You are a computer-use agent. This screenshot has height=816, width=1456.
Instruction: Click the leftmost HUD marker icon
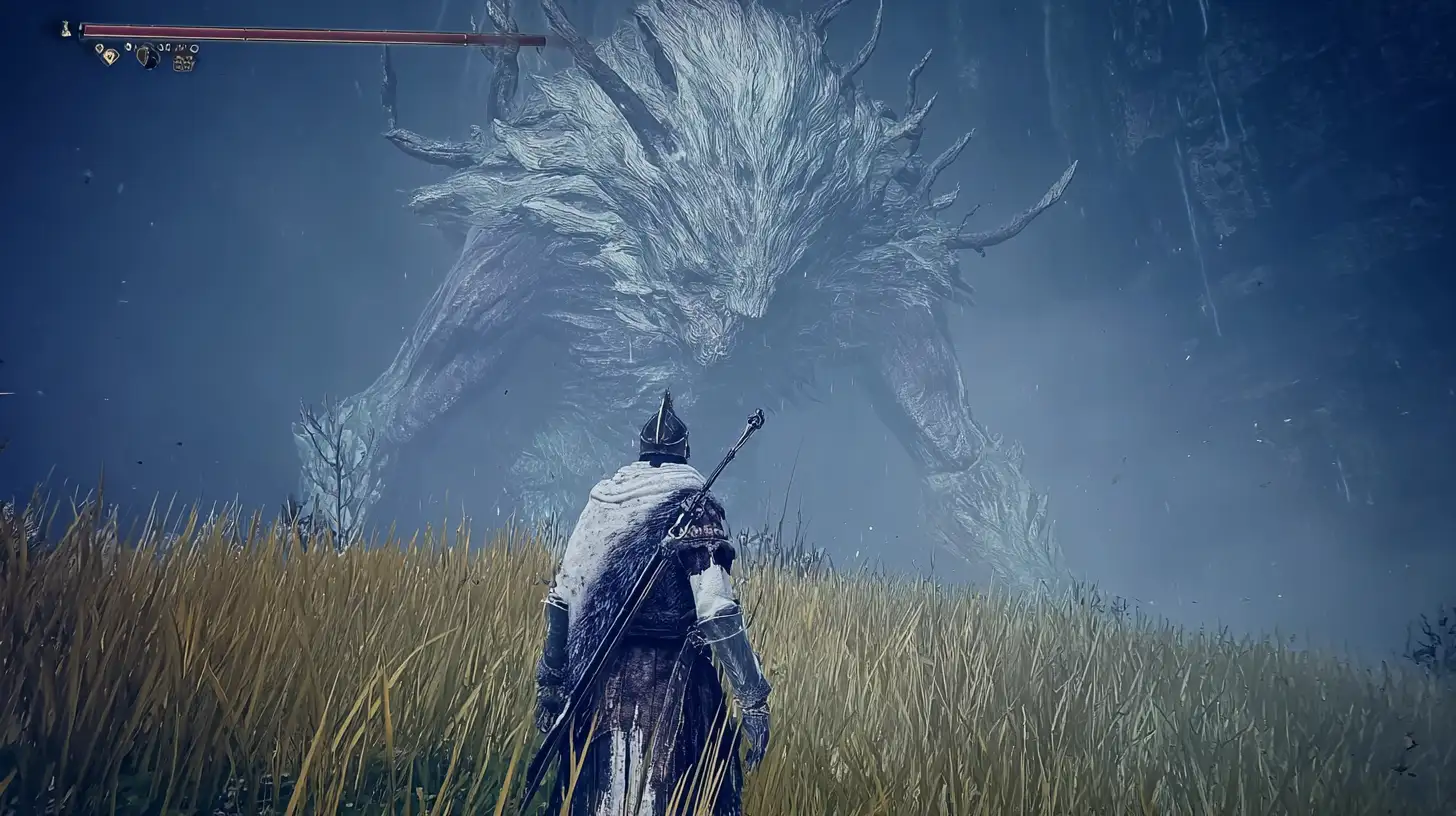point(65,27)
